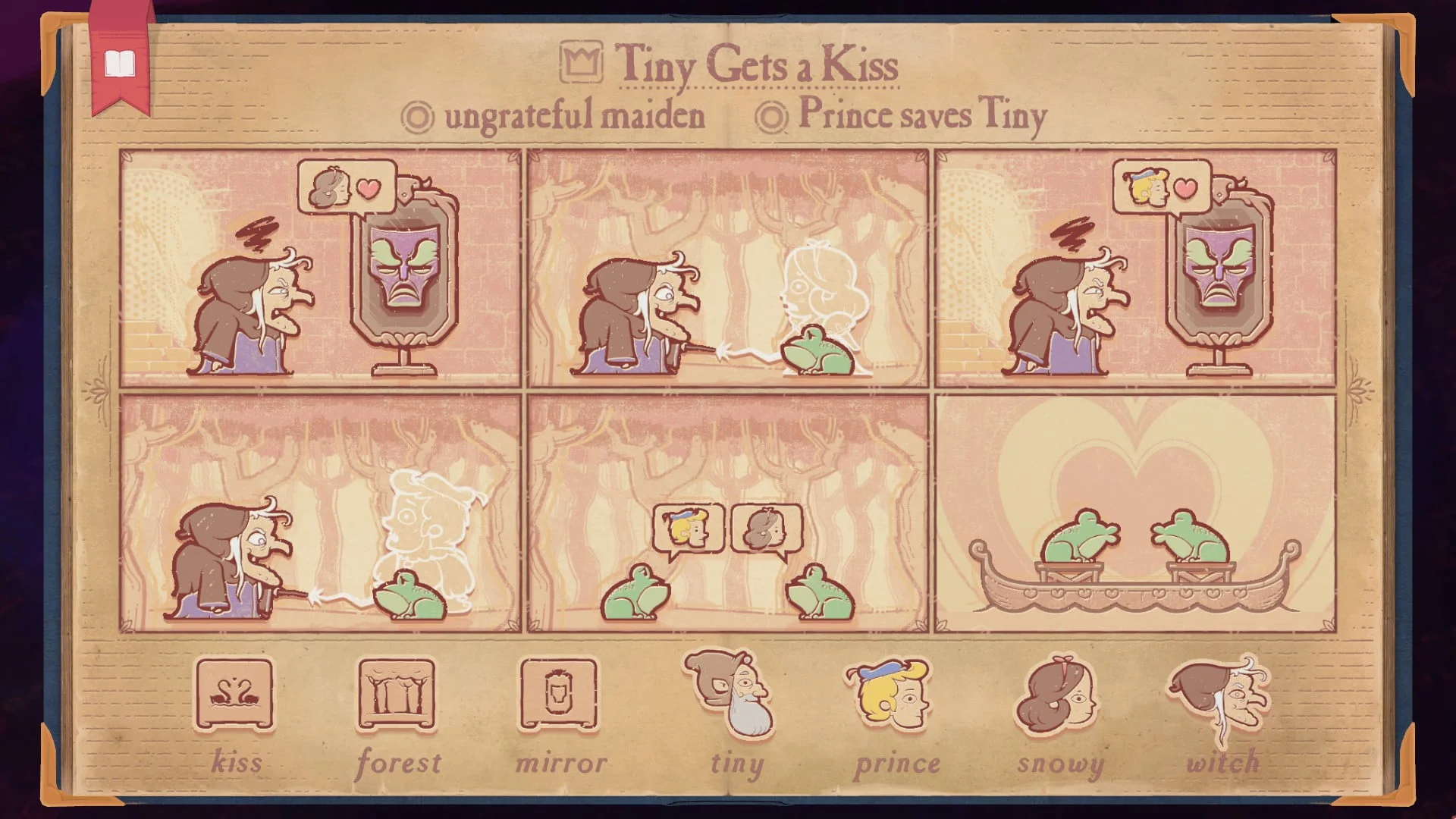This screenshot has width=1456, height=819.
Task: Click the crown icon beside the title
Action: 582,62
